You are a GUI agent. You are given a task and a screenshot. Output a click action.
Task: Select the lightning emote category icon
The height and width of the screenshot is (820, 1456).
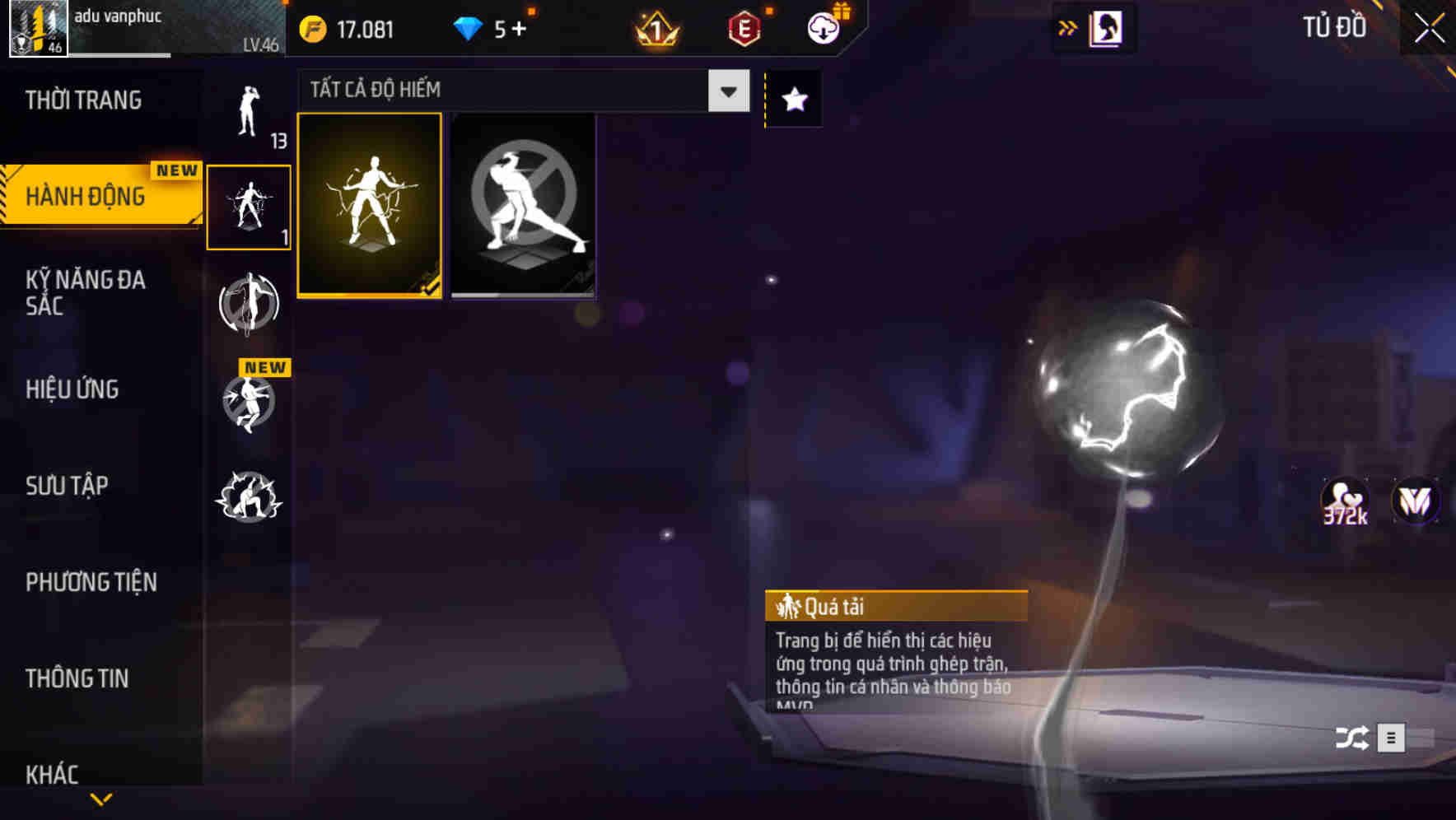[250, 206]
